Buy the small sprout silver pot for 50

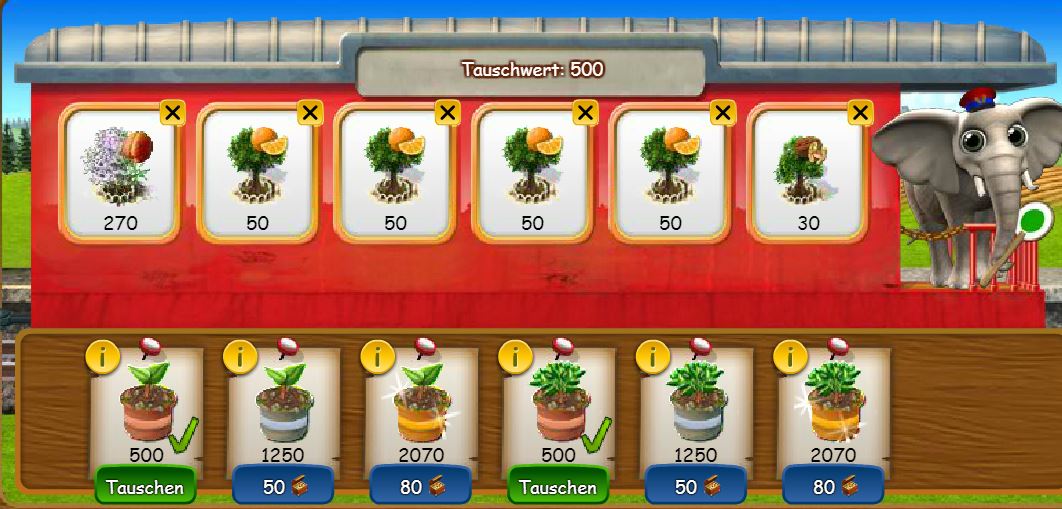click(x=283, y=487)
